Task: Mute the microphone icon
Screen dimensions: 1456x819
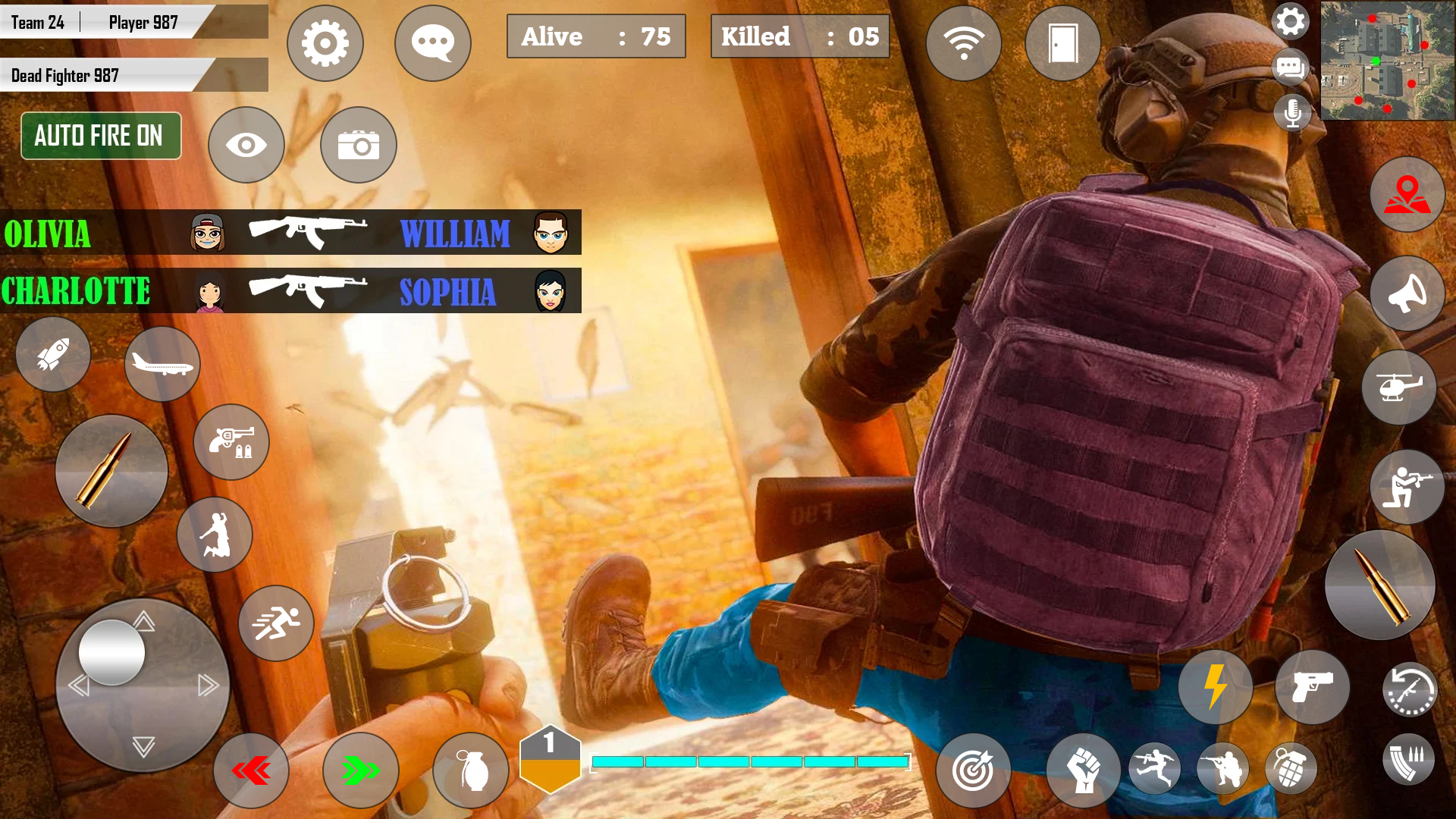Action: (1292, 112)
